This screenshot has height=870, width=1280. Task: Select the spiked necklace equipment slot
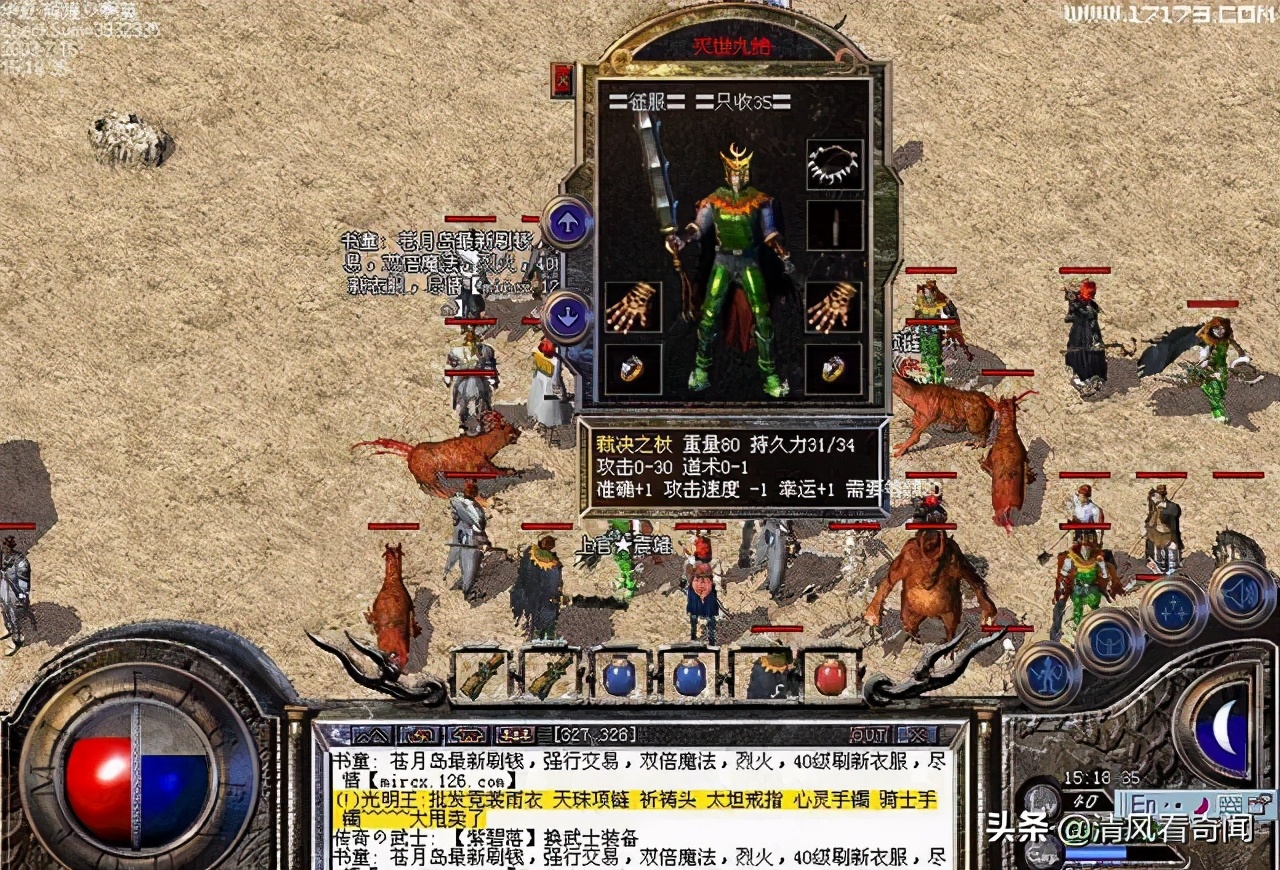[834, 164]
